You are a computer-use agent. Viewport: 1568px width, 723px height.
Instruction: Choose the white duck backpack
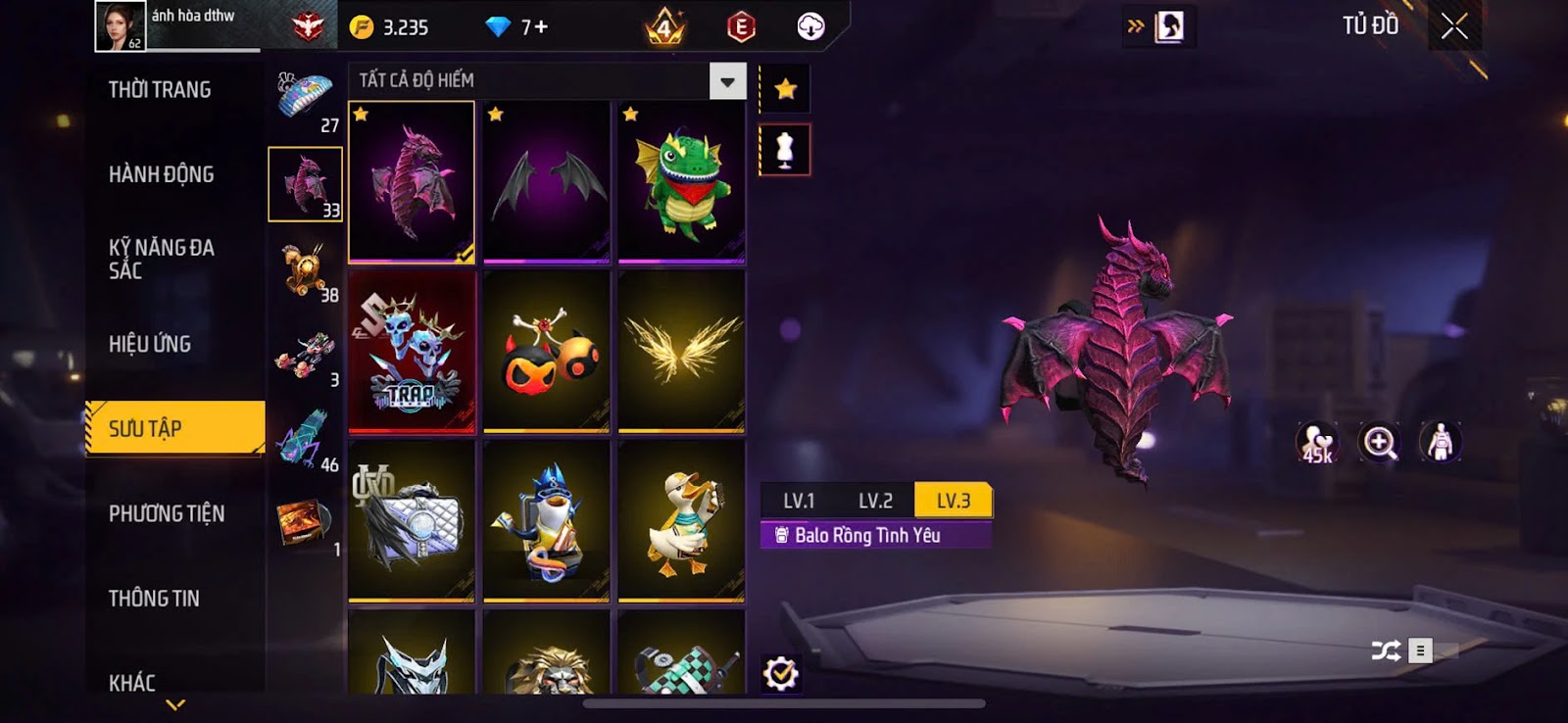pyautogui.click(x=682, y=520)
